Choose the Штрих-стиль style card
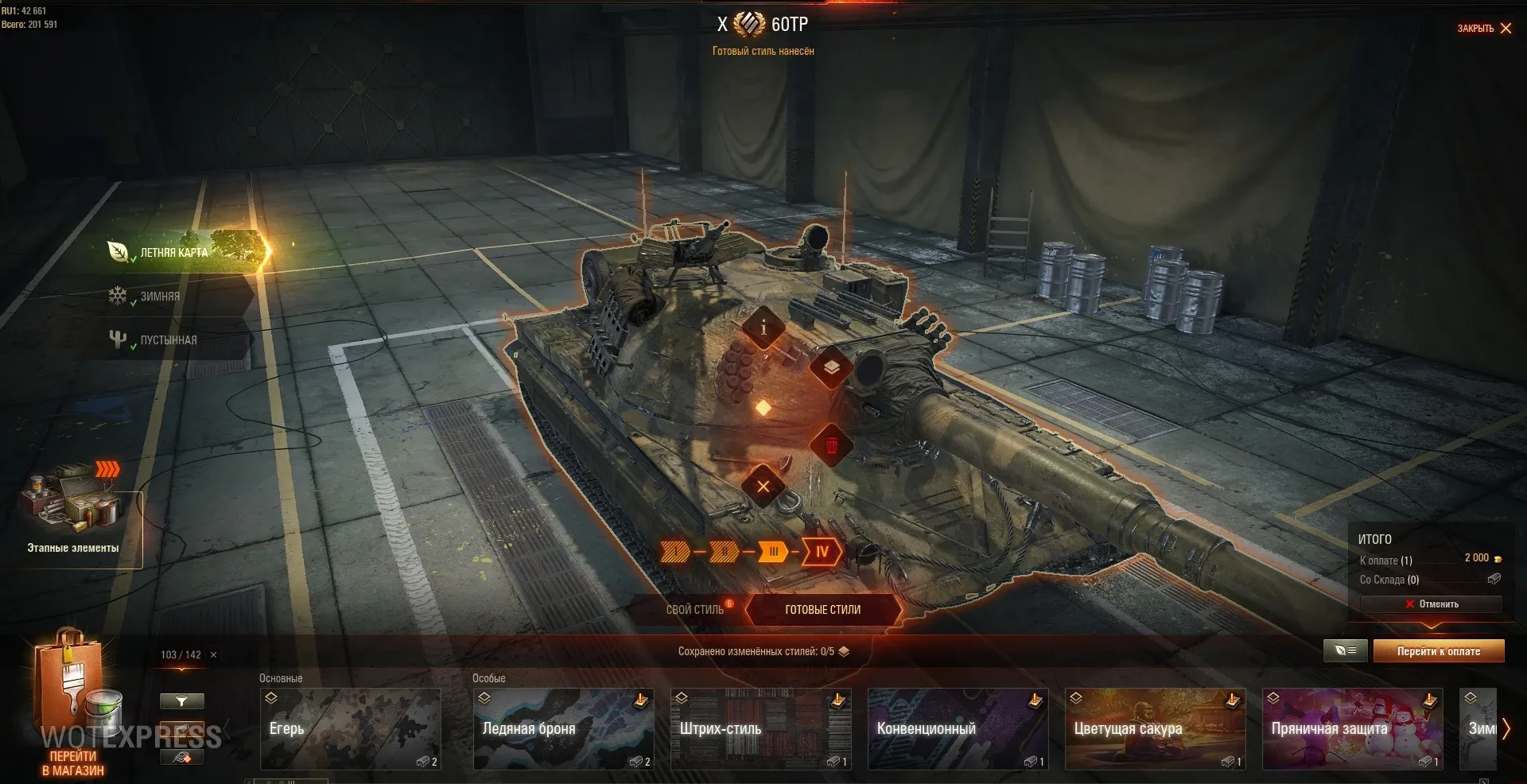The width and height of the screenshot is (1527, 784). 760,729
